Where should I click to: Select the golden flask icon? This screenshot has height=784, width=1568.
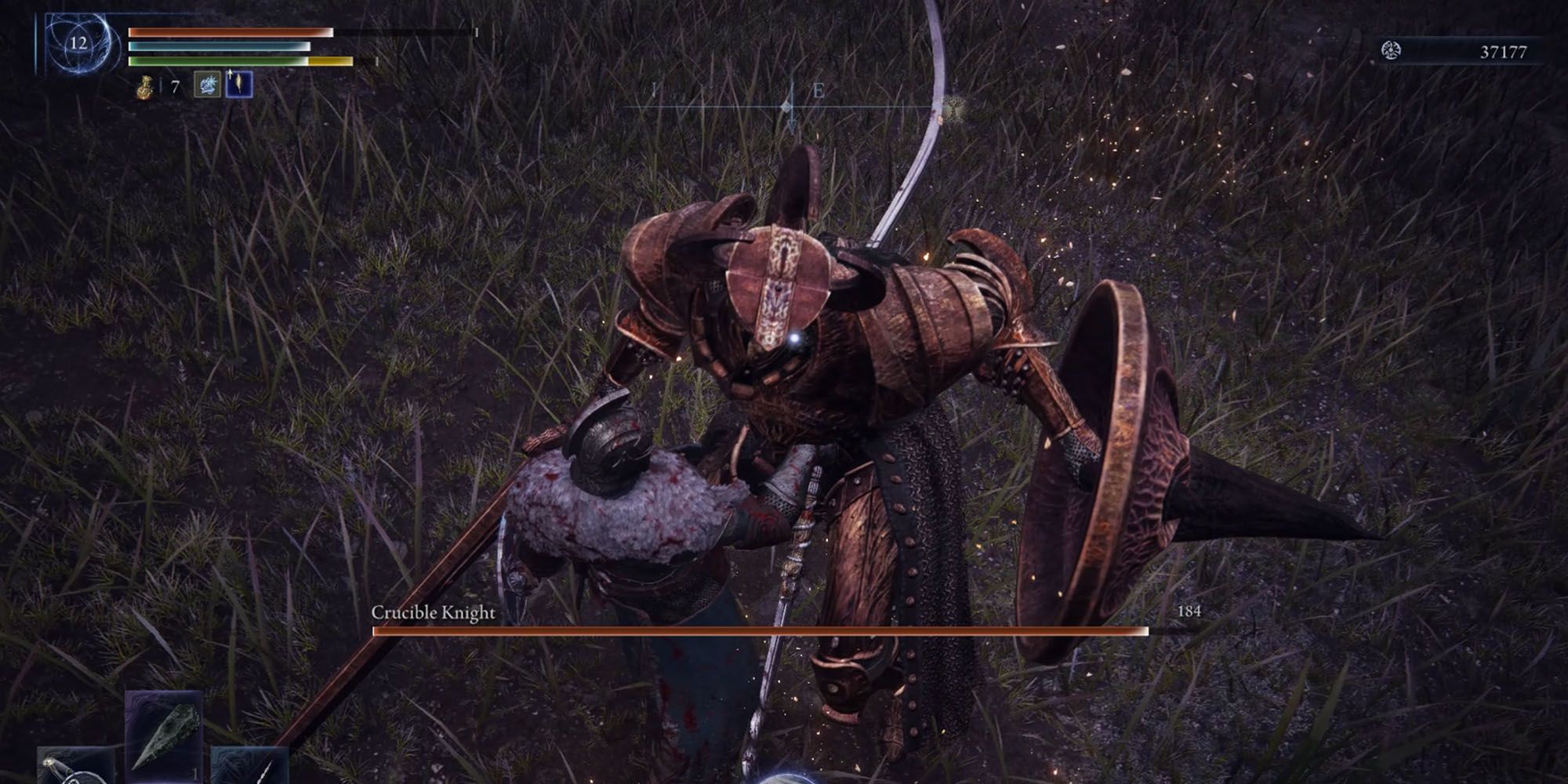point(143,87)
